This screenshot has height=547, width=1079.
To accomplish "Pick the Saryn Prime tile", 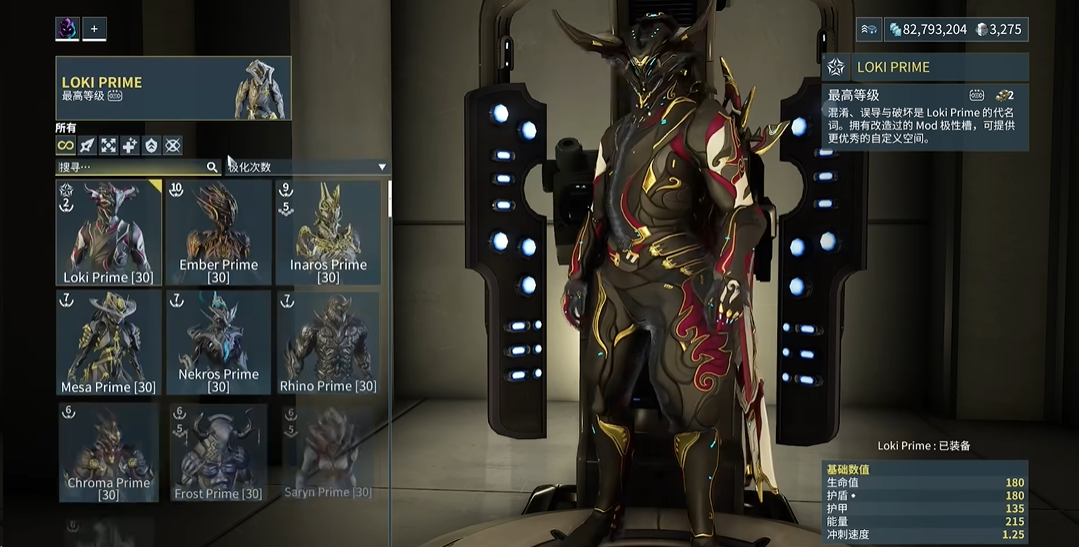I will [x=328, y=452].
